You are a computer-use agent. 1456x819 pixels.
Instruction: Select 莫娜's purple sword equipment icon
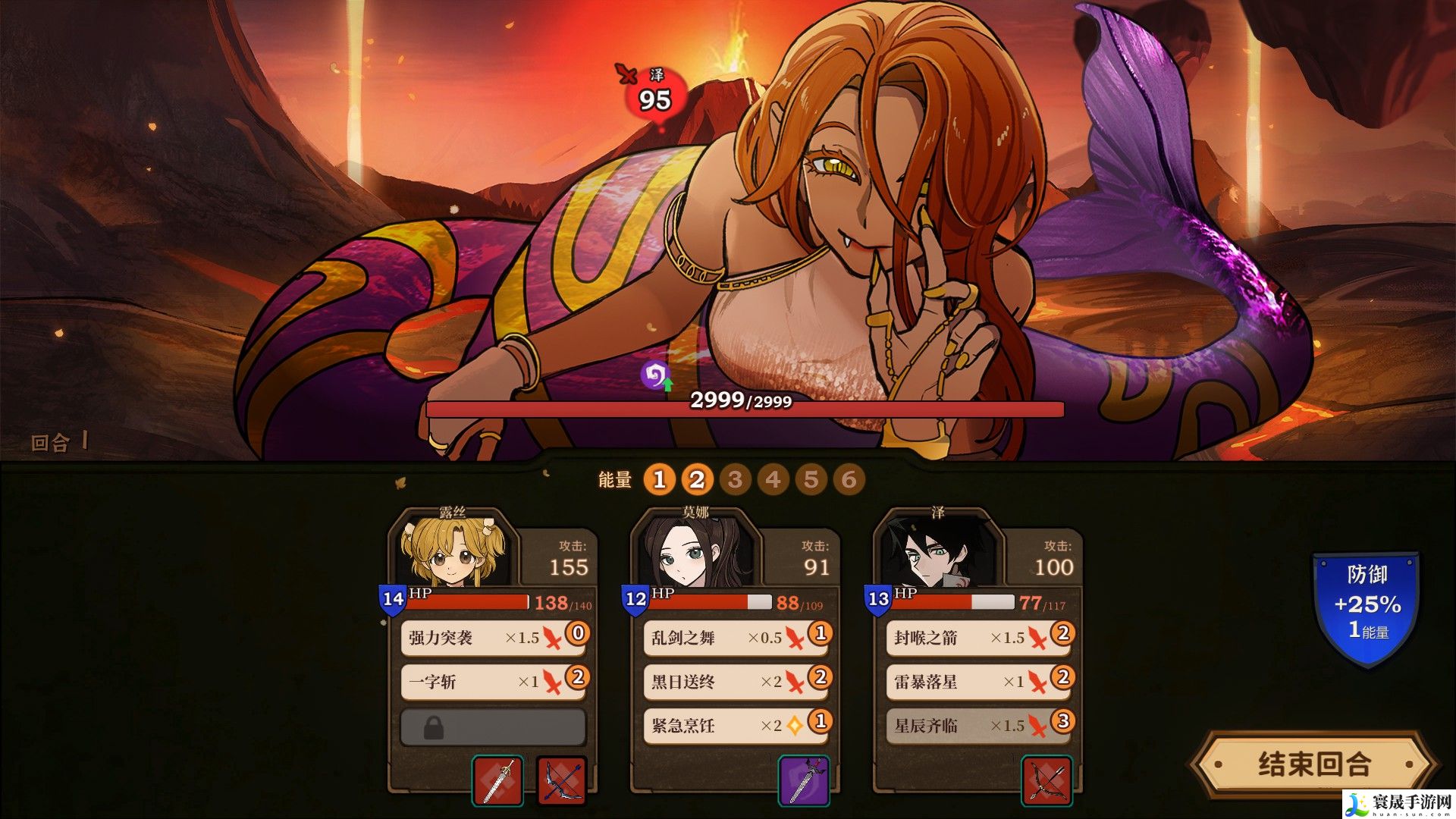point(804,781)
